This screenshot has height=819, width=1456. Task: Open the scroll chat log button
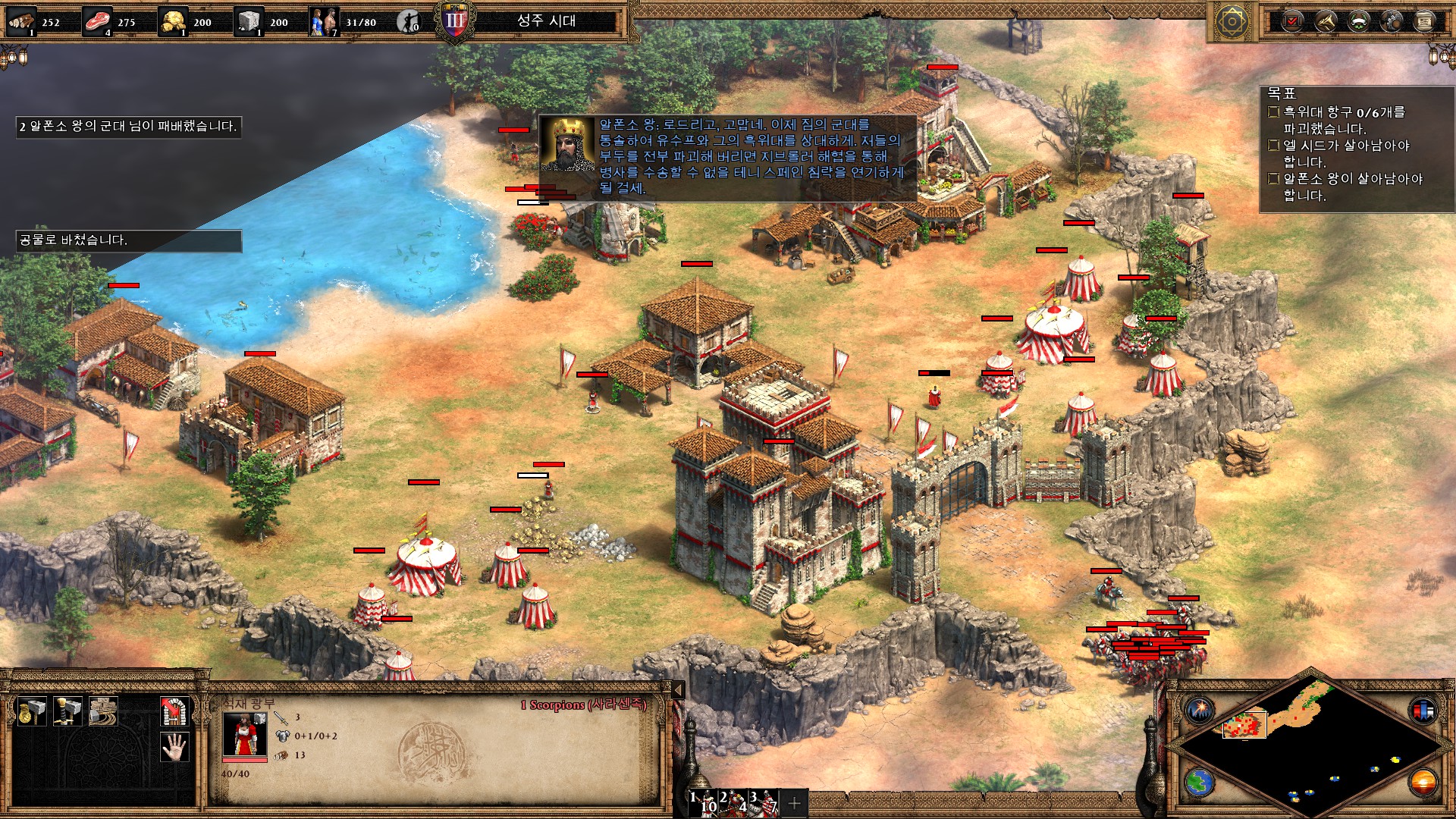(x=1425, y=21)
